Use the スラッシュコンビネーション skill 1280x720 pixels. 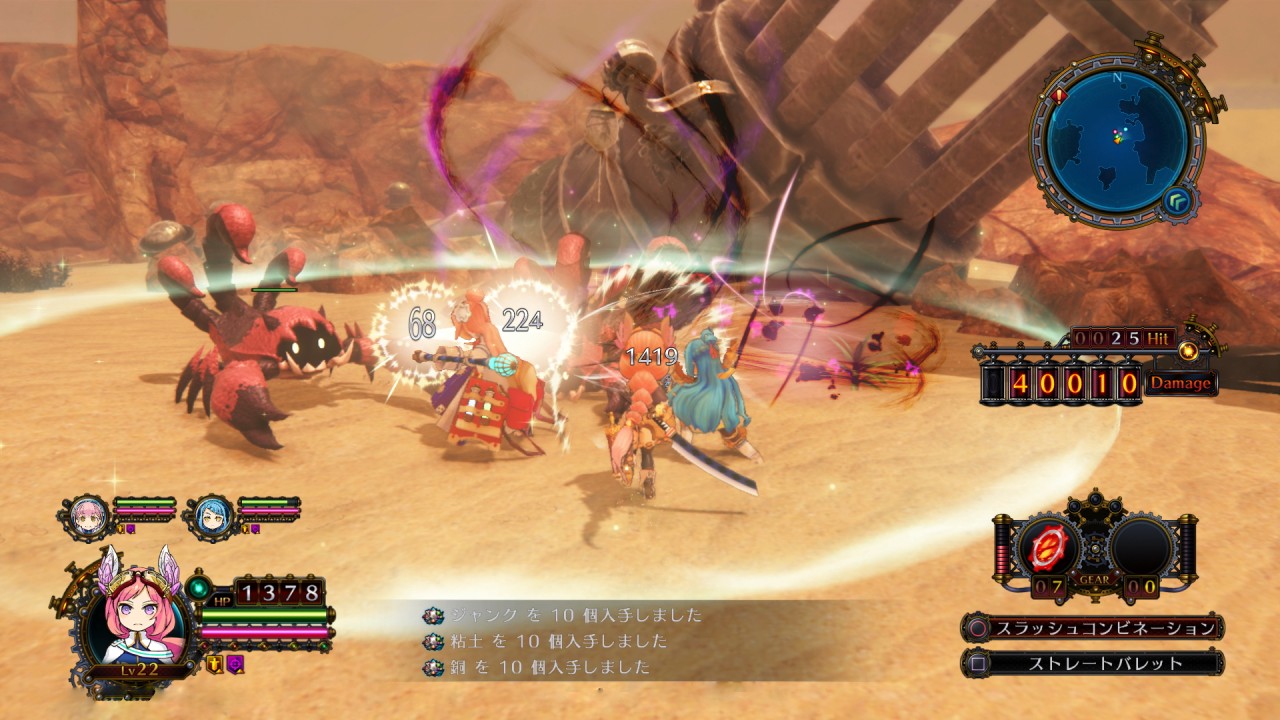pos(1092,628)
